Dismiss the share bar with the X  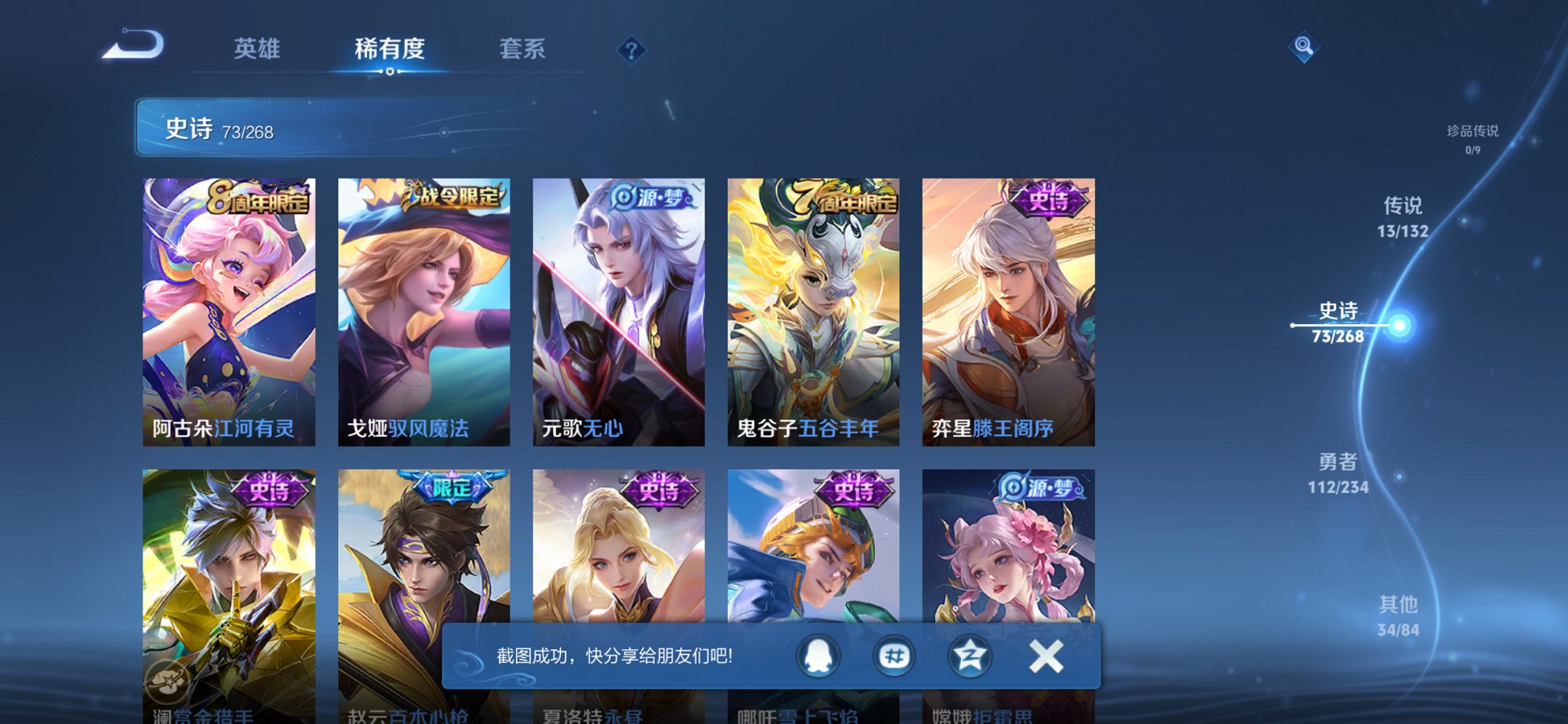click(1047, 655)
